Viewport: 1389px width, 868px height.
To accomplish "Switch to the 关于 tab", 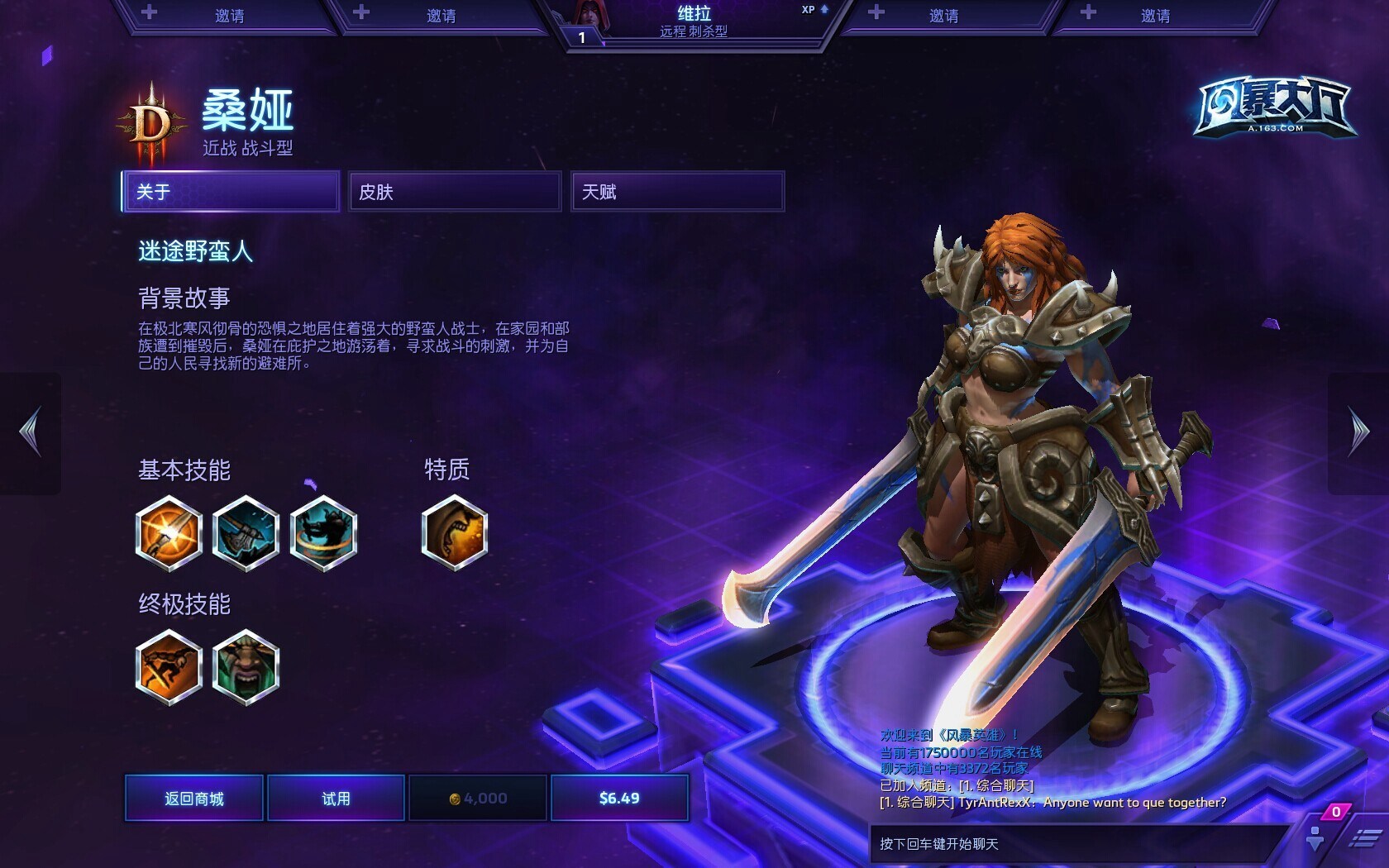I will coord(231,192).
